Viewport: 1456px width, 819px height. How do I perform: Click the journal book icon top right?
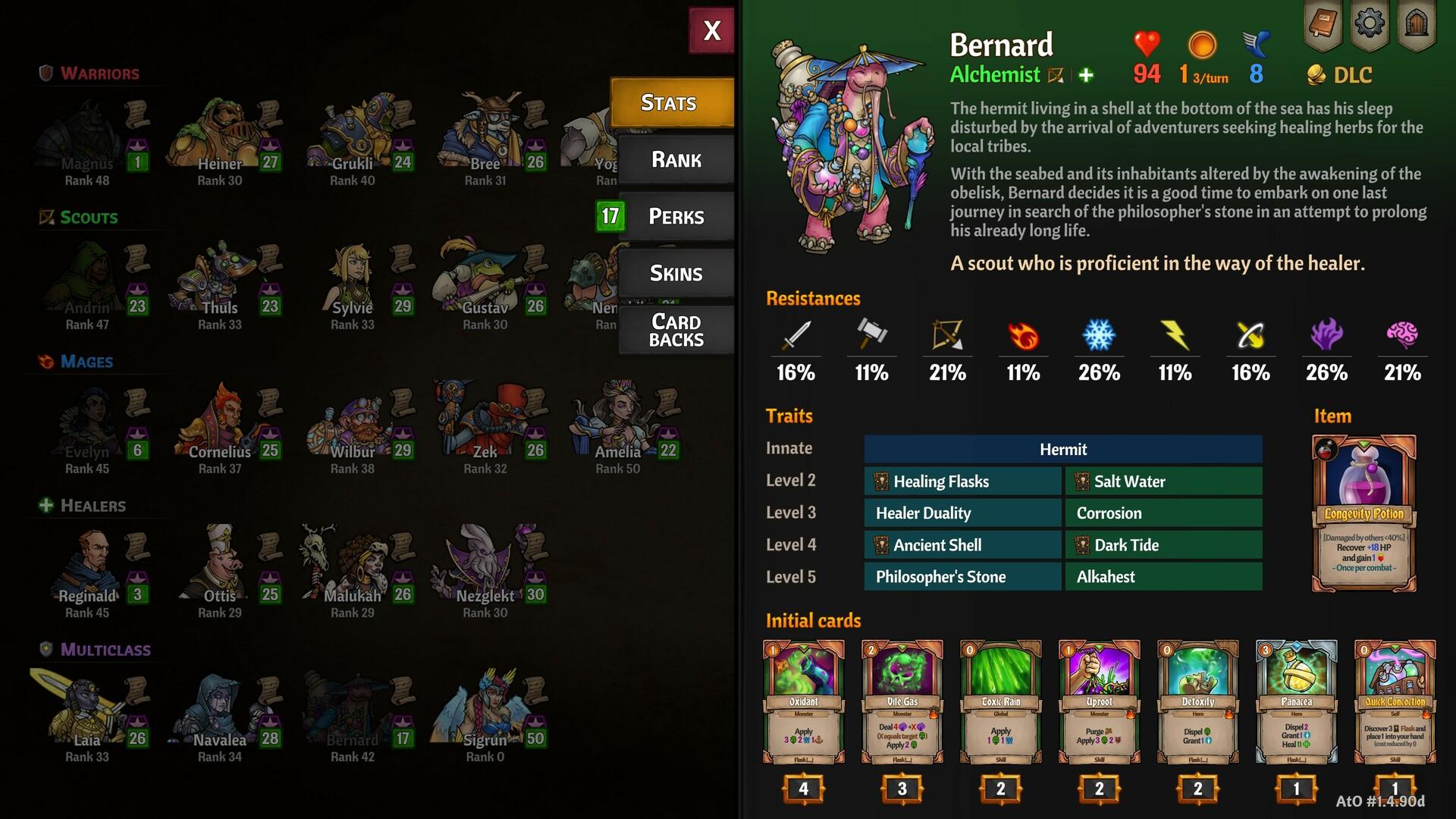[x=1323, y=21]
